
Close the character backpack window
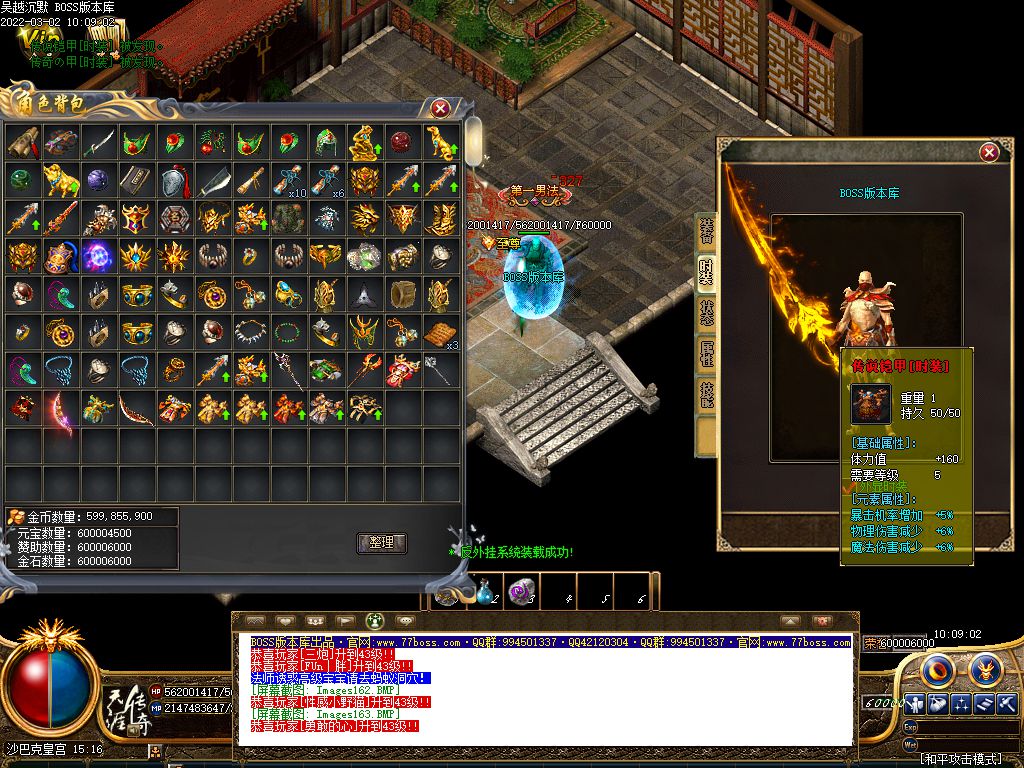point(440,108)
